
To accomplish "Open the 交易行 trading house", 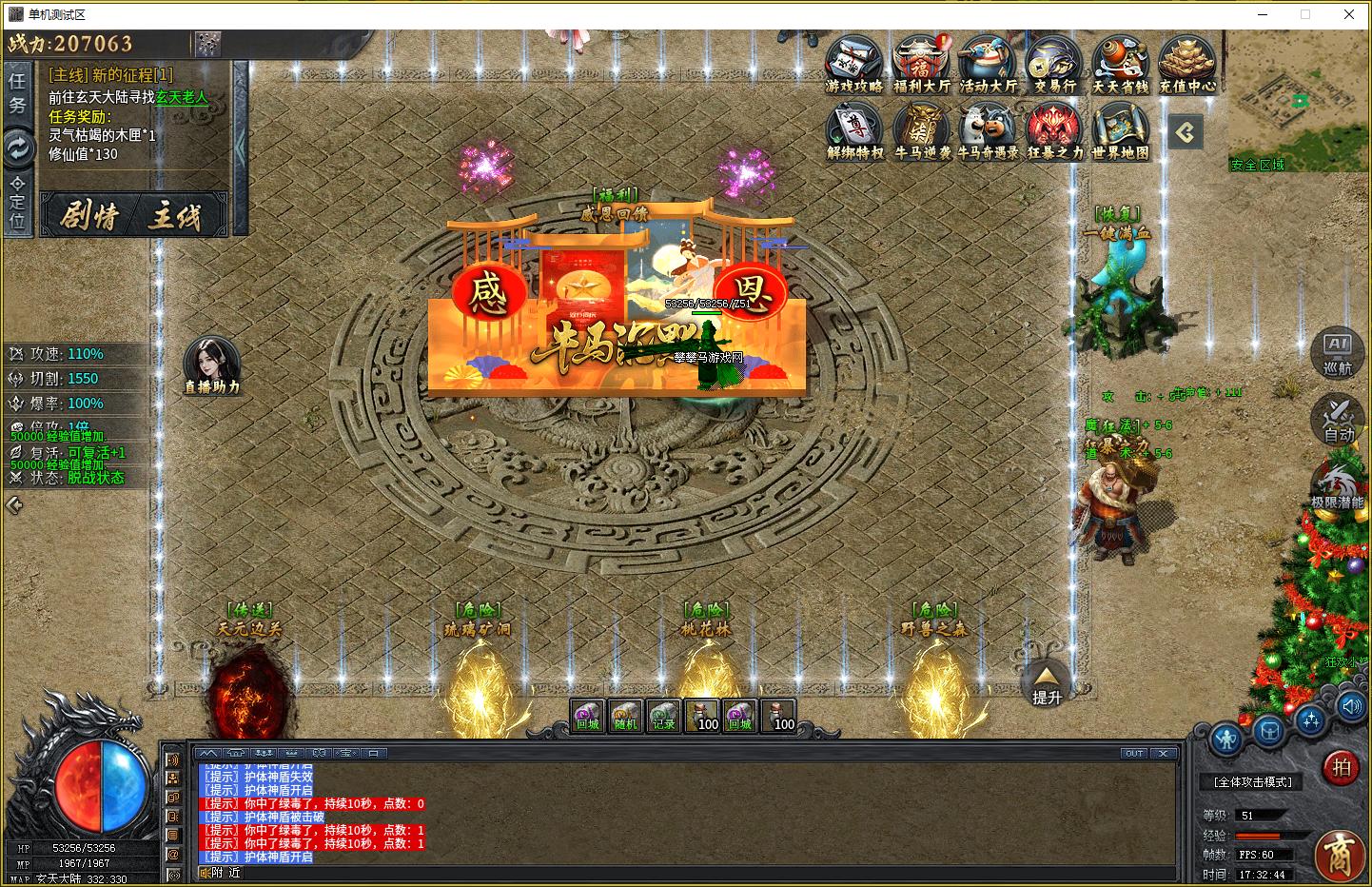I will pyautogui.click(x=1054, y=63).
